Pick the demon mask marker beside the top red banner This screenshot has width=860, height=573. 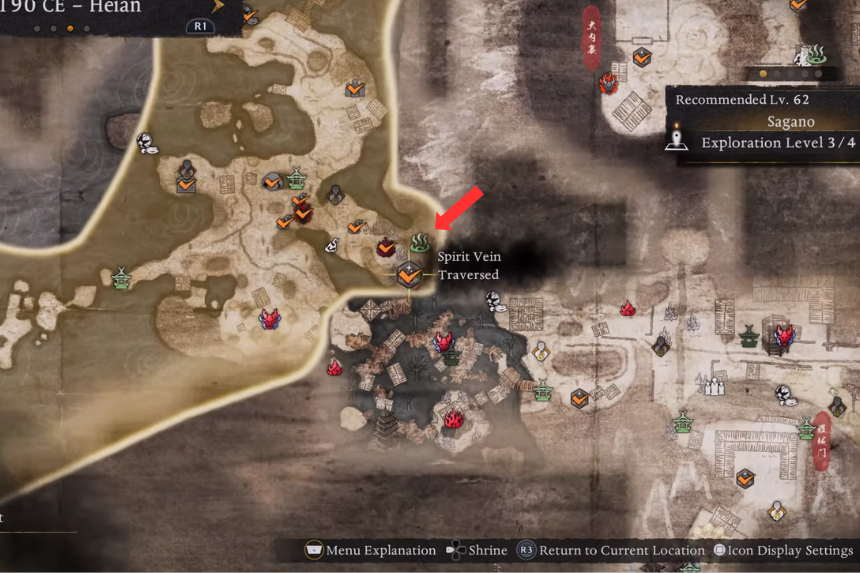(x=608, y=84)
